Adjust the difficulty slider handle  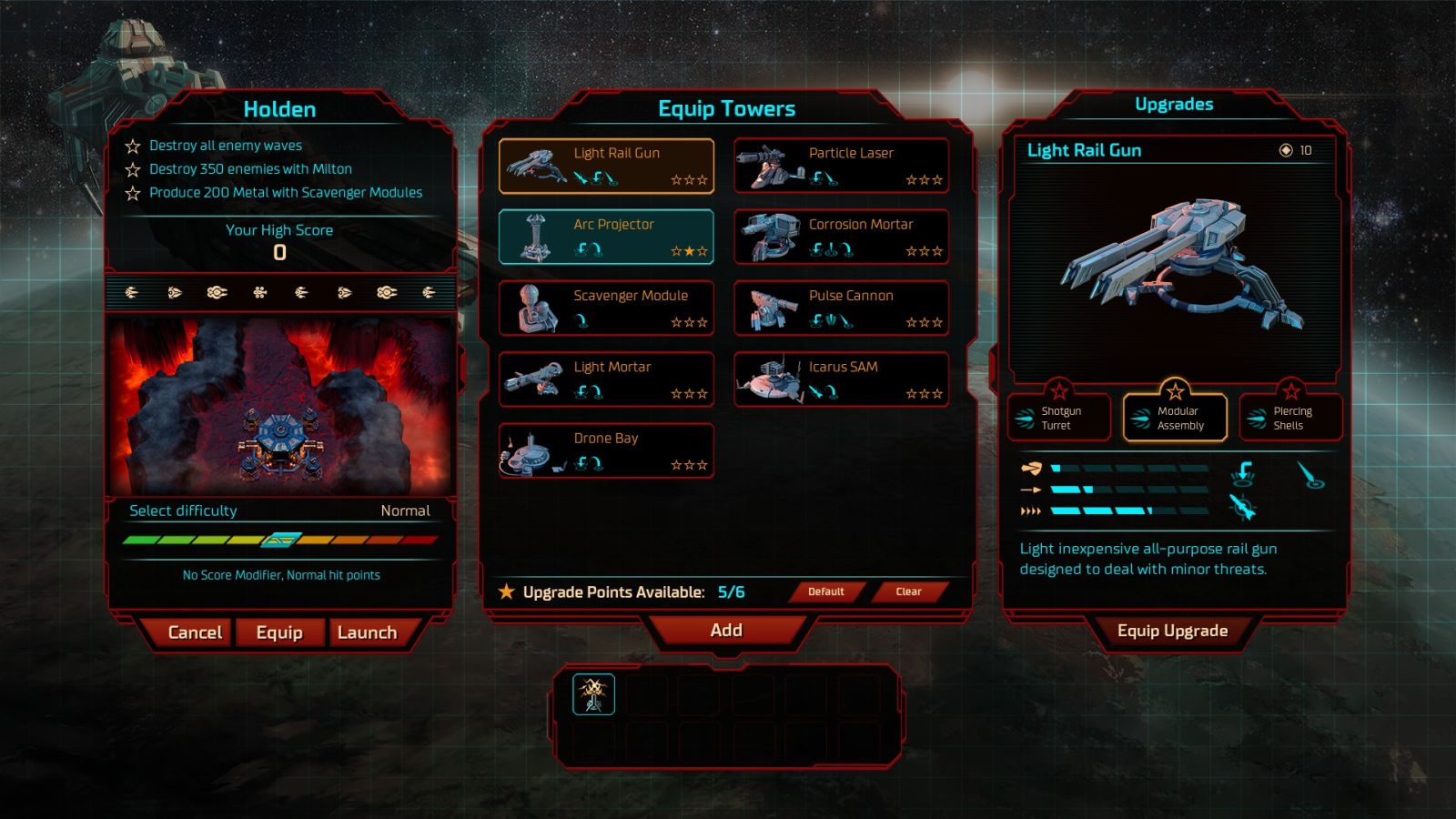point(281,540)
